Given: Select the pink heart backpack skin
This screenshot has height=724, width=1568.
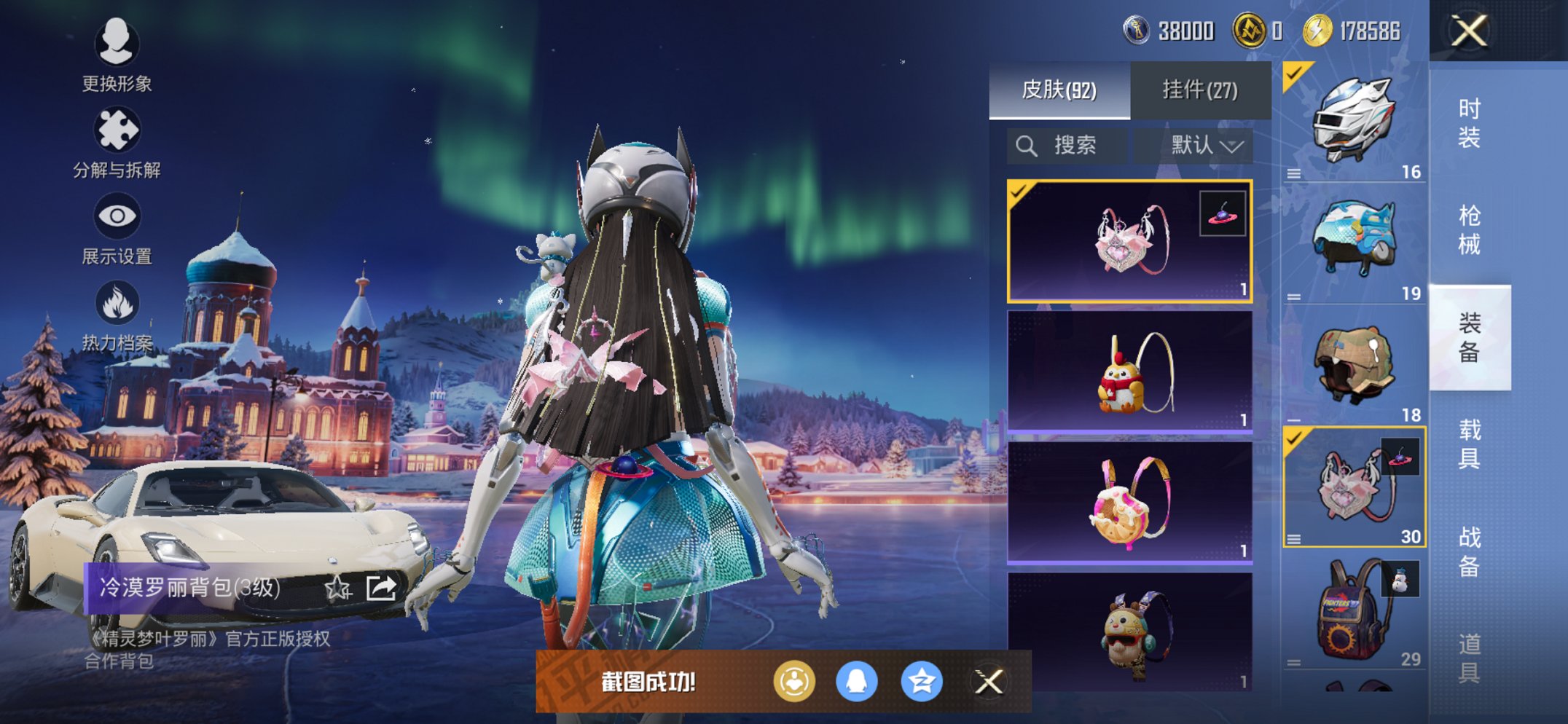Looking at the screenshot, I should click(1129, 241).
